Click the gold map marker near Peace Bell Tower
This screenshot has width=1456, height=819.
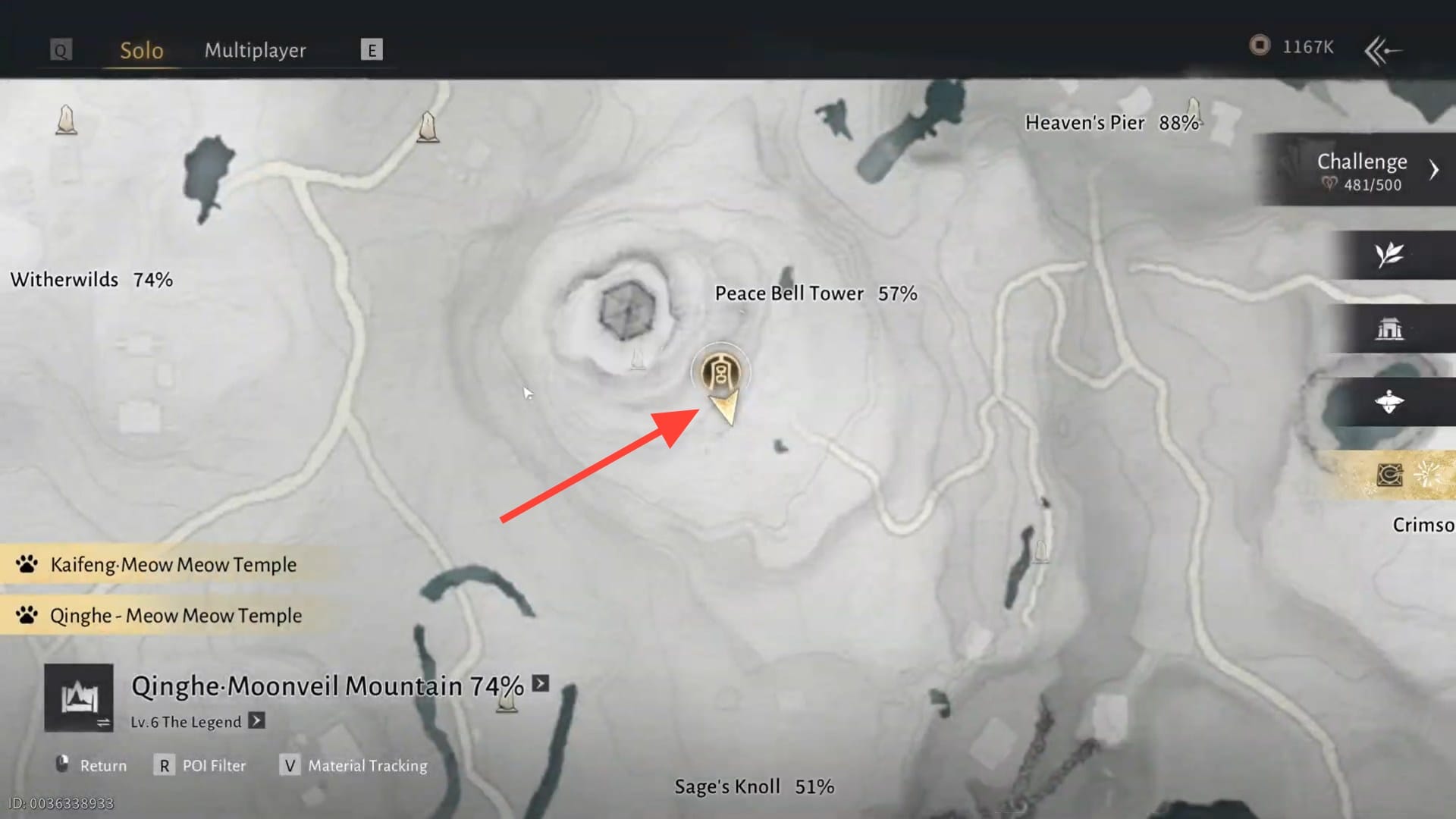pos(720,373)
